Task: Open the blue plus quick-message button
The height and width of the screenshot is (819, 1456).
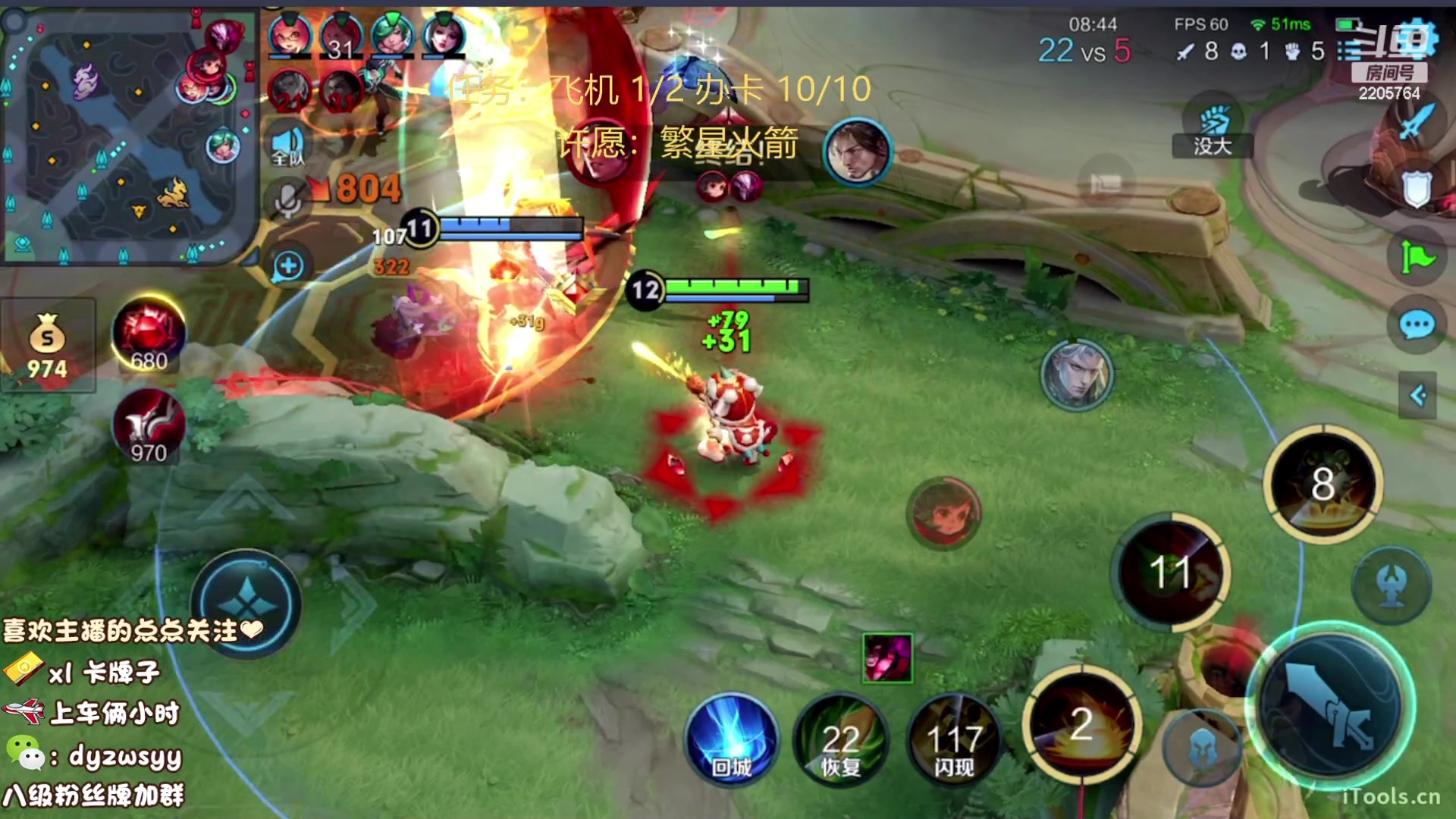Action: pyautogui.click(x=288, y=266)
